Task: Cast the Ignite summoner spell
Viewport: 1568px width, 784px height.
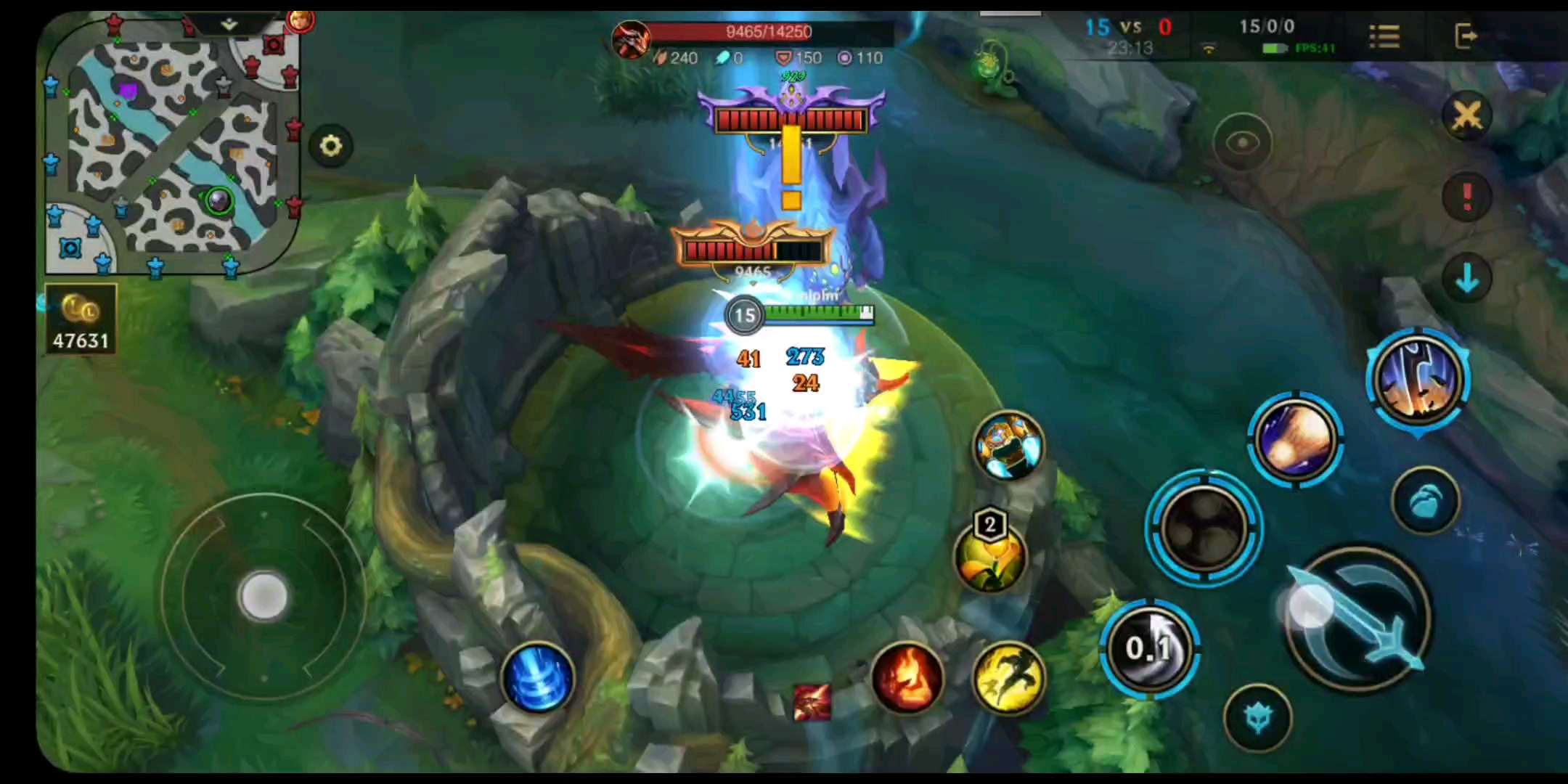Action: (x=907, y=679)
